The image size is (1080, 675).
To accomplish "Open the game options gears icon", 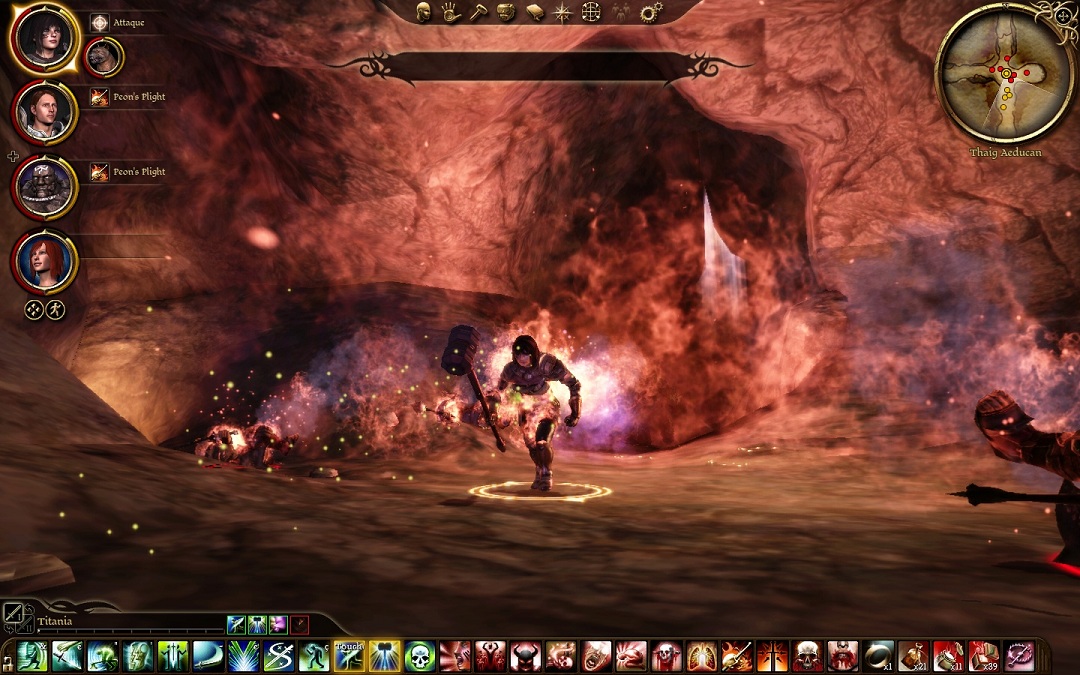I will point(651,12).
